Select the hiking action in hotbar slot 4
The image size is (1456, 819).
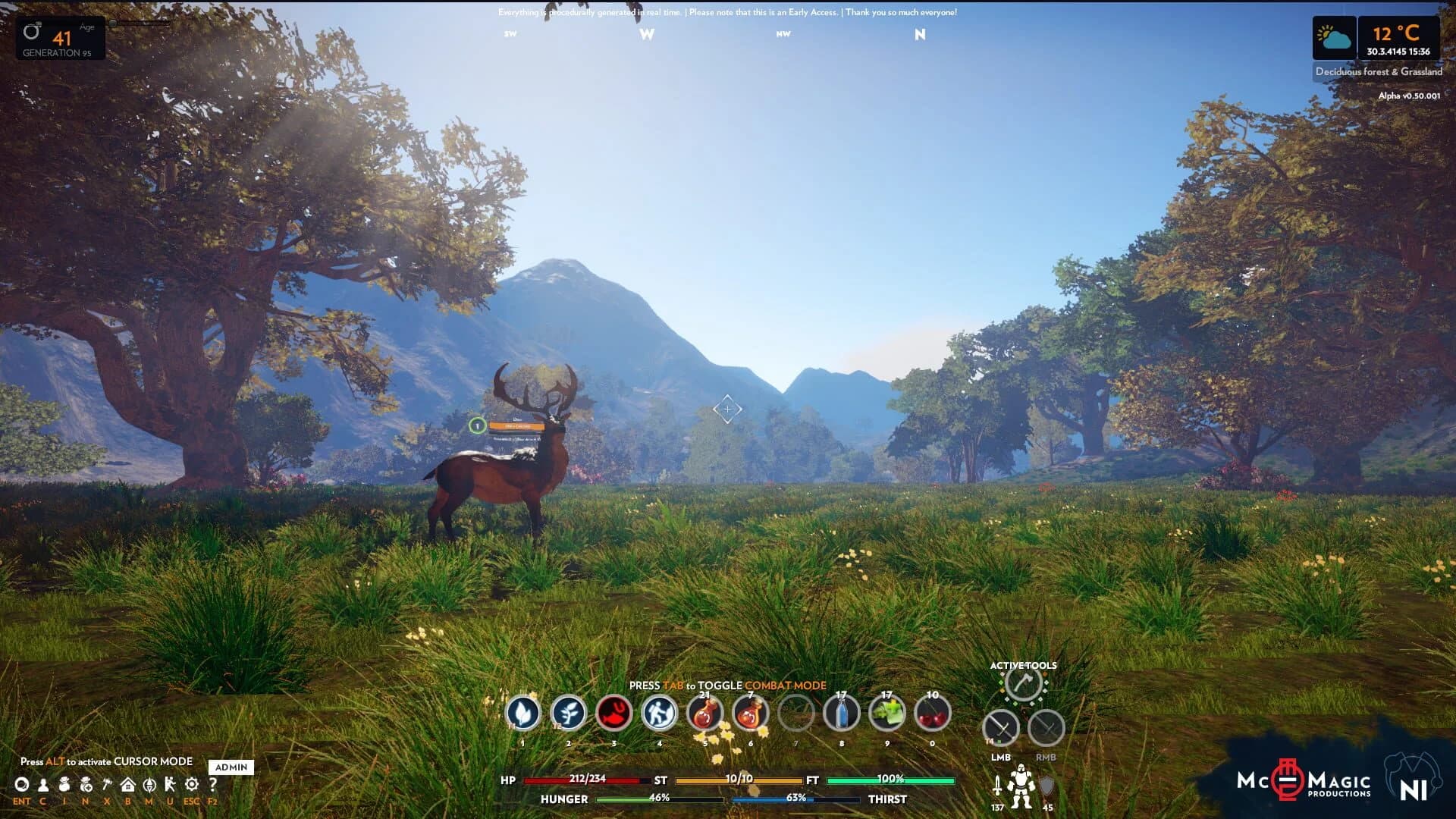[659, 714]
